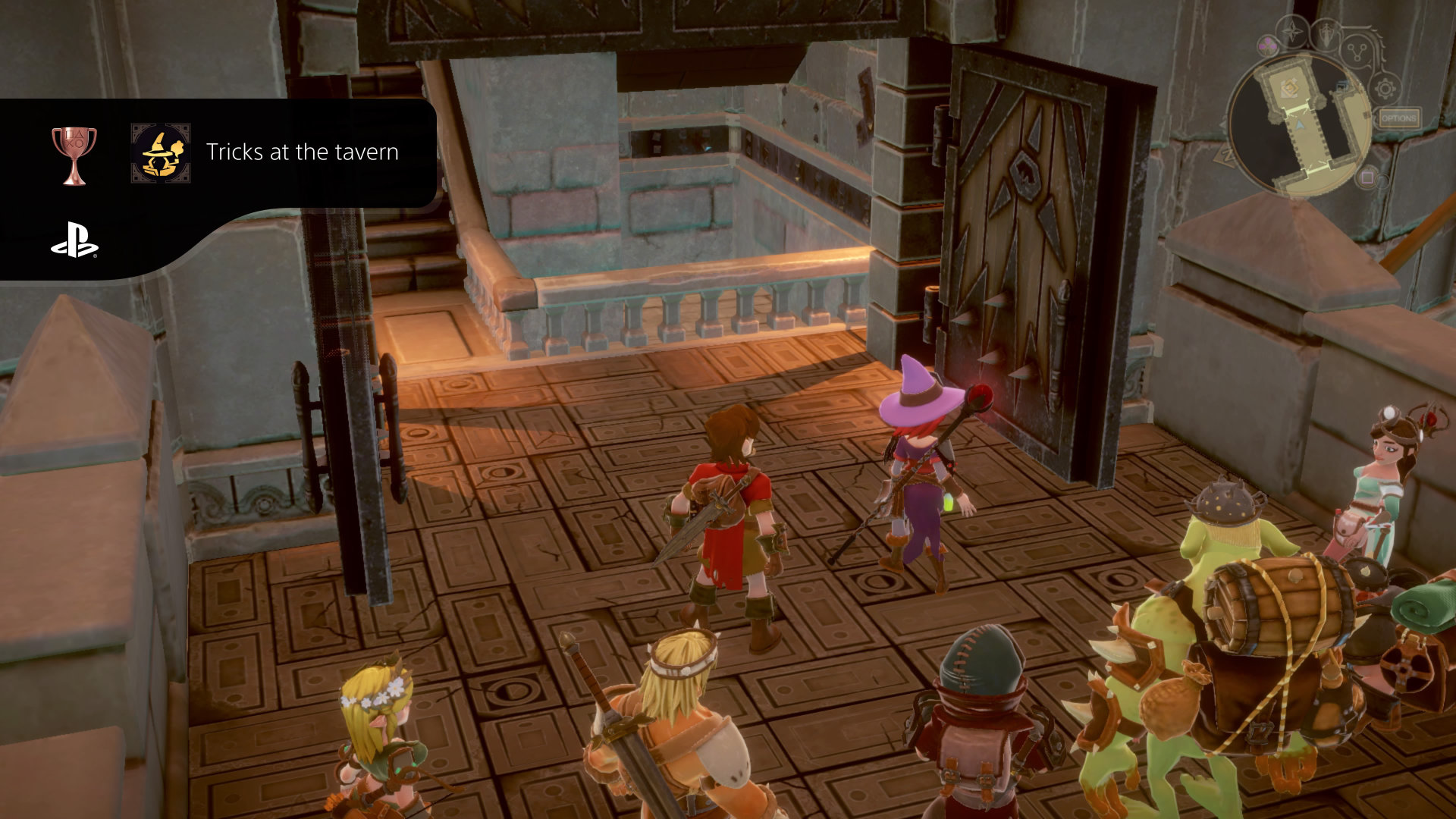Open the sword and shield equipment icon

tap(1327, 35)
